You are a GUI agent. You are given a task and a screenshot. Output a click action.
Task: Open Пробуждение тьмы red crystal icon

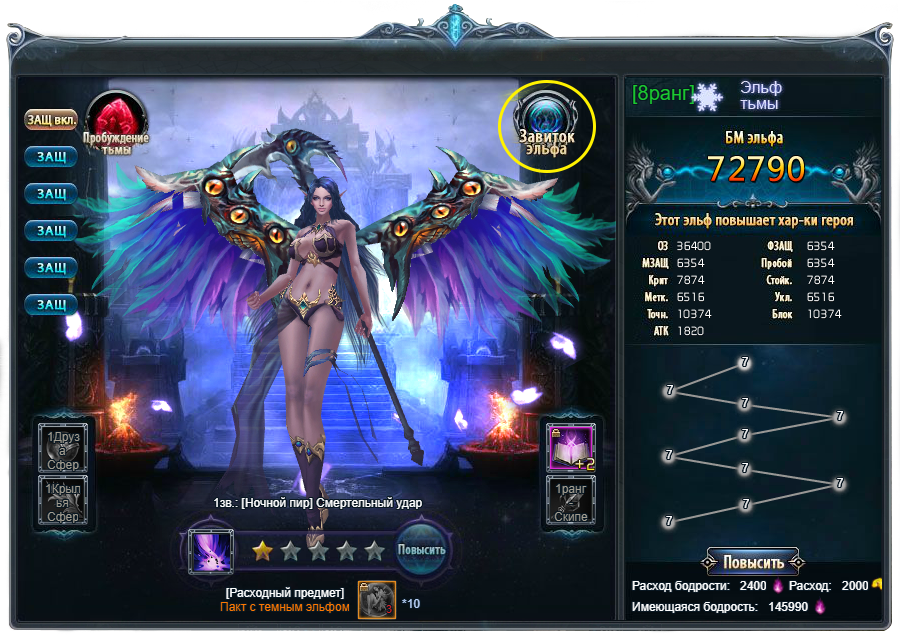pyautogui.click(x=116, y=121)
